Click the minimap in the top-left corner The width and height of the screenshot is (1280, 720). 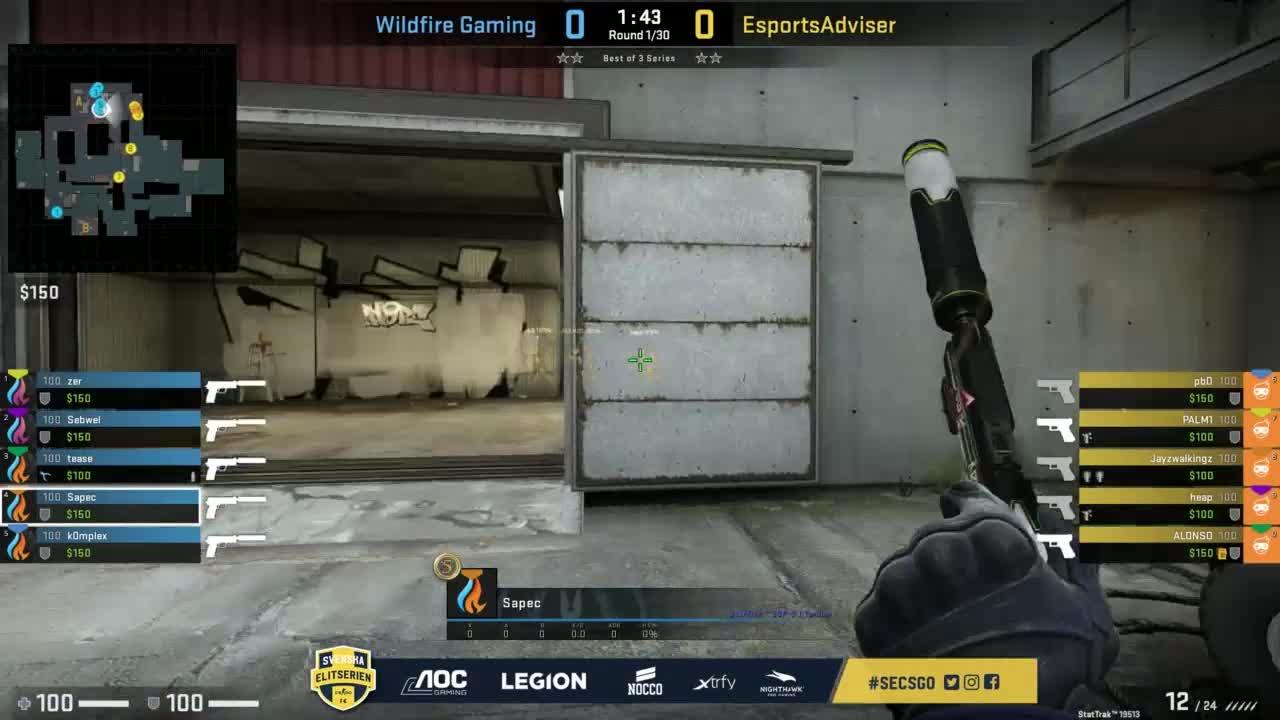[x=120, y=160]
